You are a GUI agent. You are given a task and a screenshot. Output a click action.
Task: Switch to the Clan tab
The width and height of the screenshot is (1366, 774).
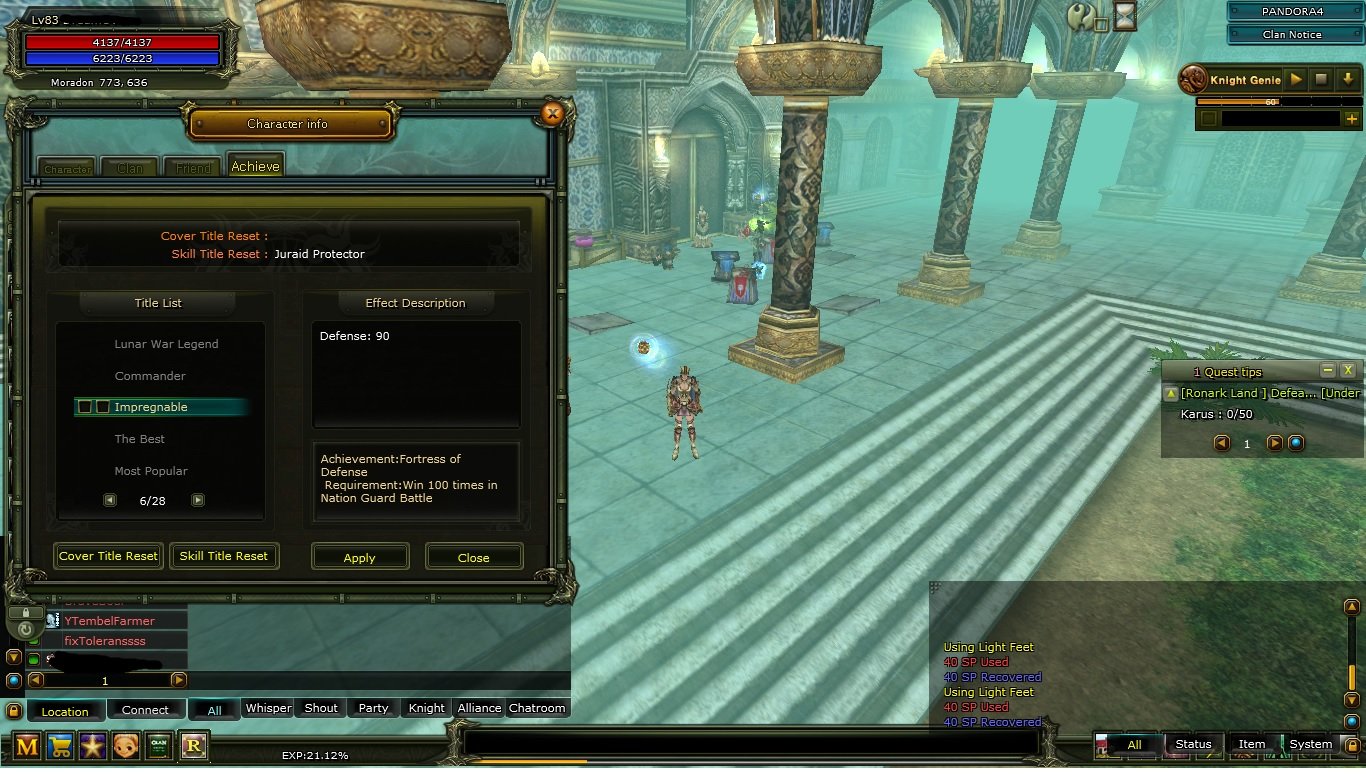pos(130,167)
